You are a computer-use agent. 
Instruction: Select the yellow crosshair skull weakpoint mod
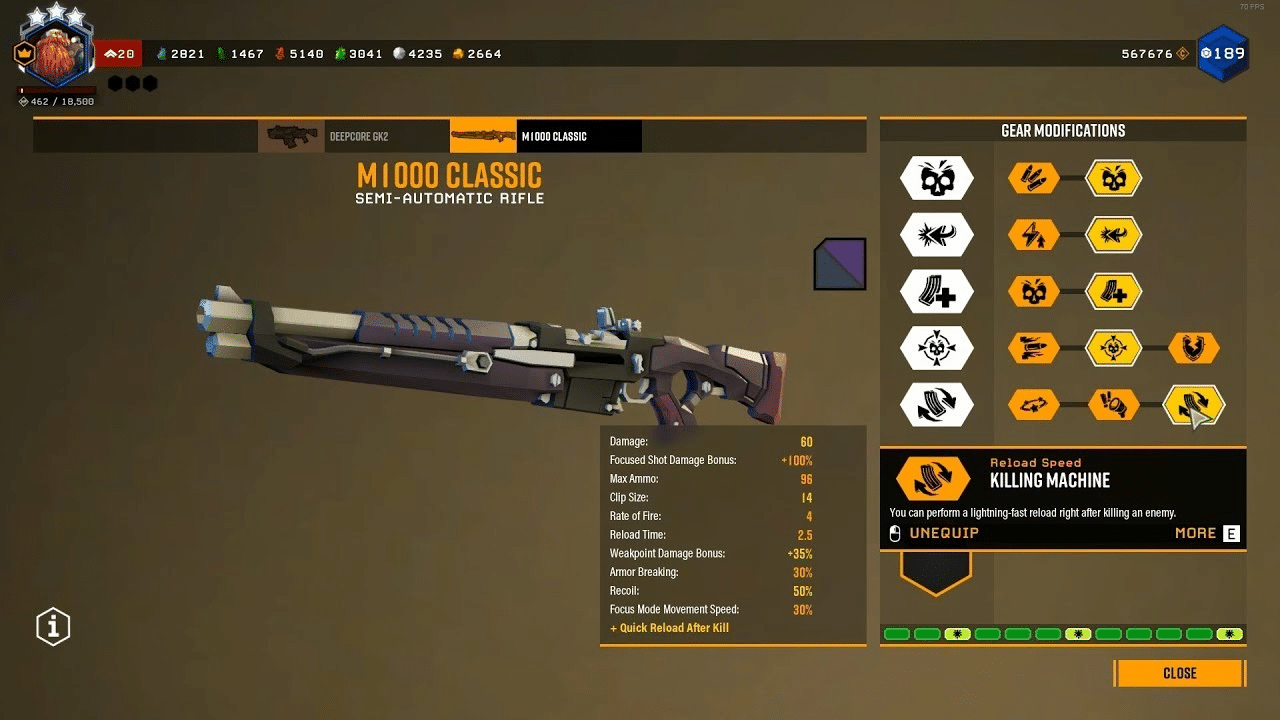(1114, 348)
